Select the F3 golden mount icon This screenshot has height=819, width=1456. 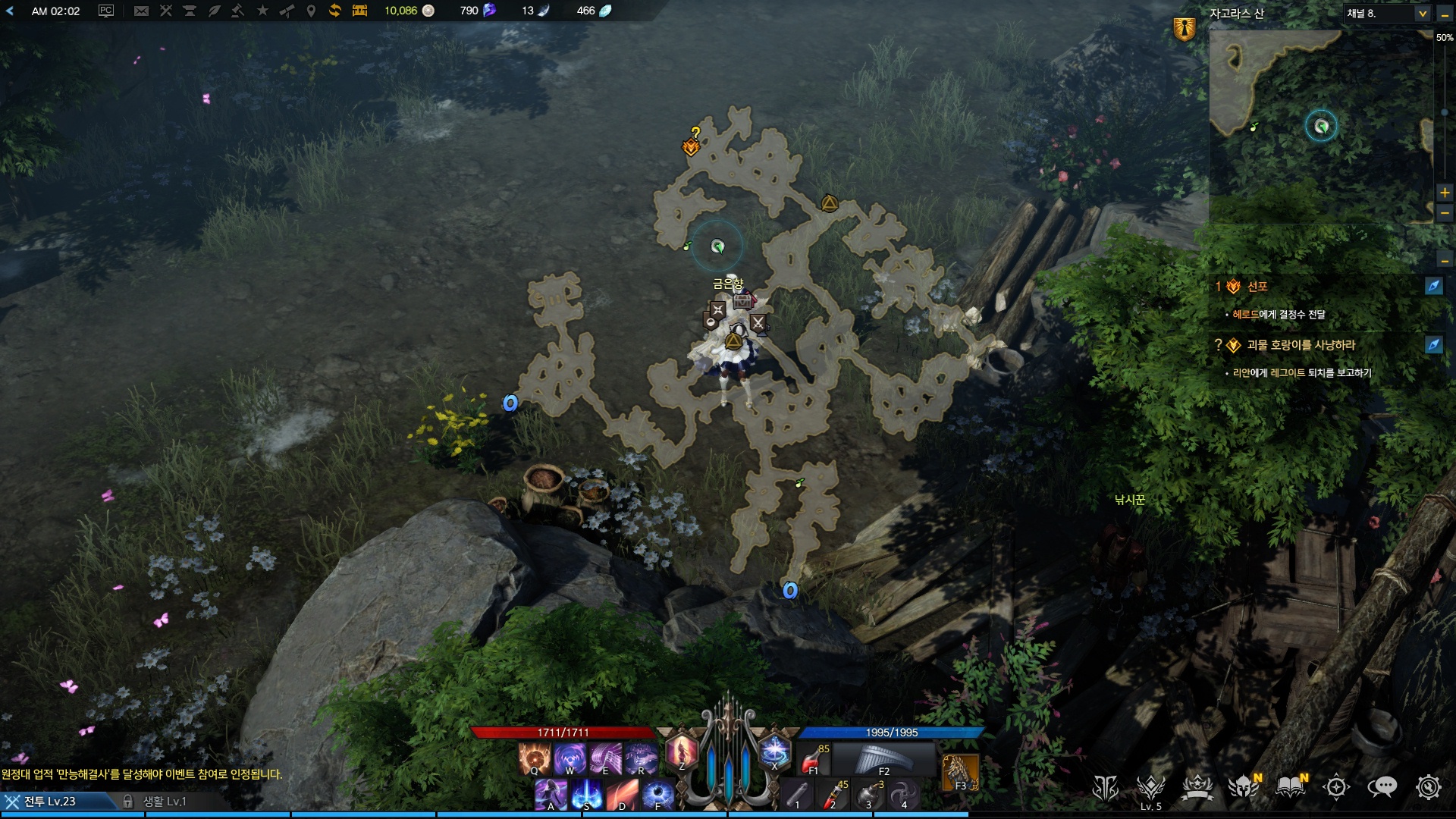pyautogui.click(x=960, y=772)
